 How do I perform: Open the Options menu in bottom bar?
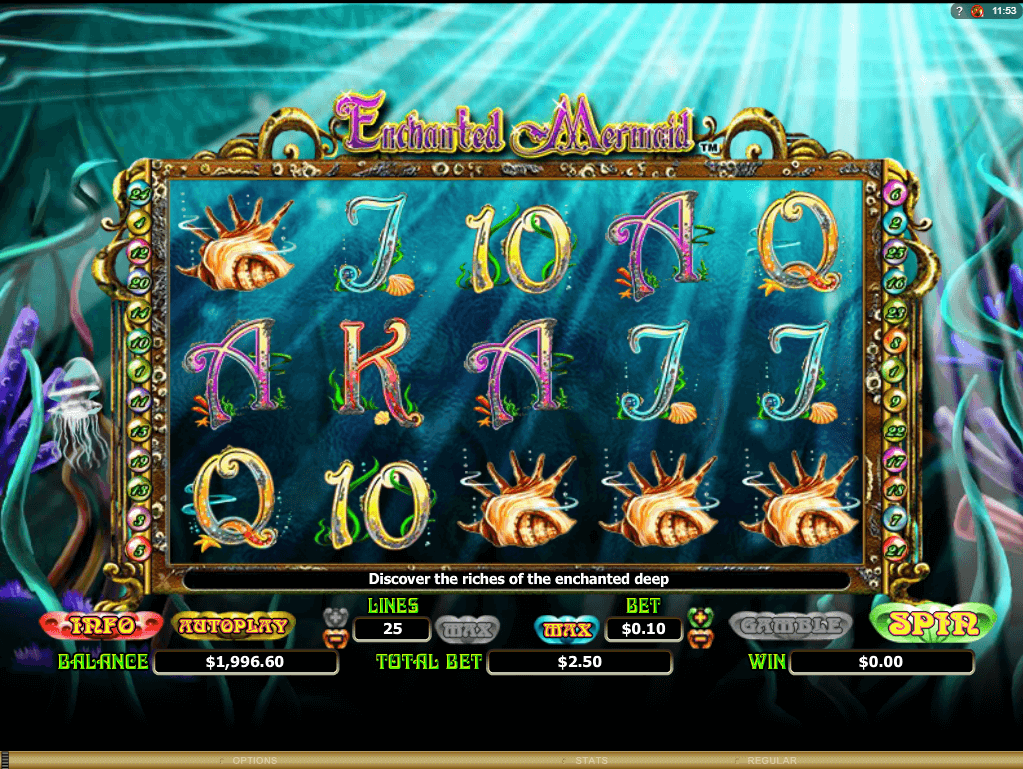click(x=254, y=761)
